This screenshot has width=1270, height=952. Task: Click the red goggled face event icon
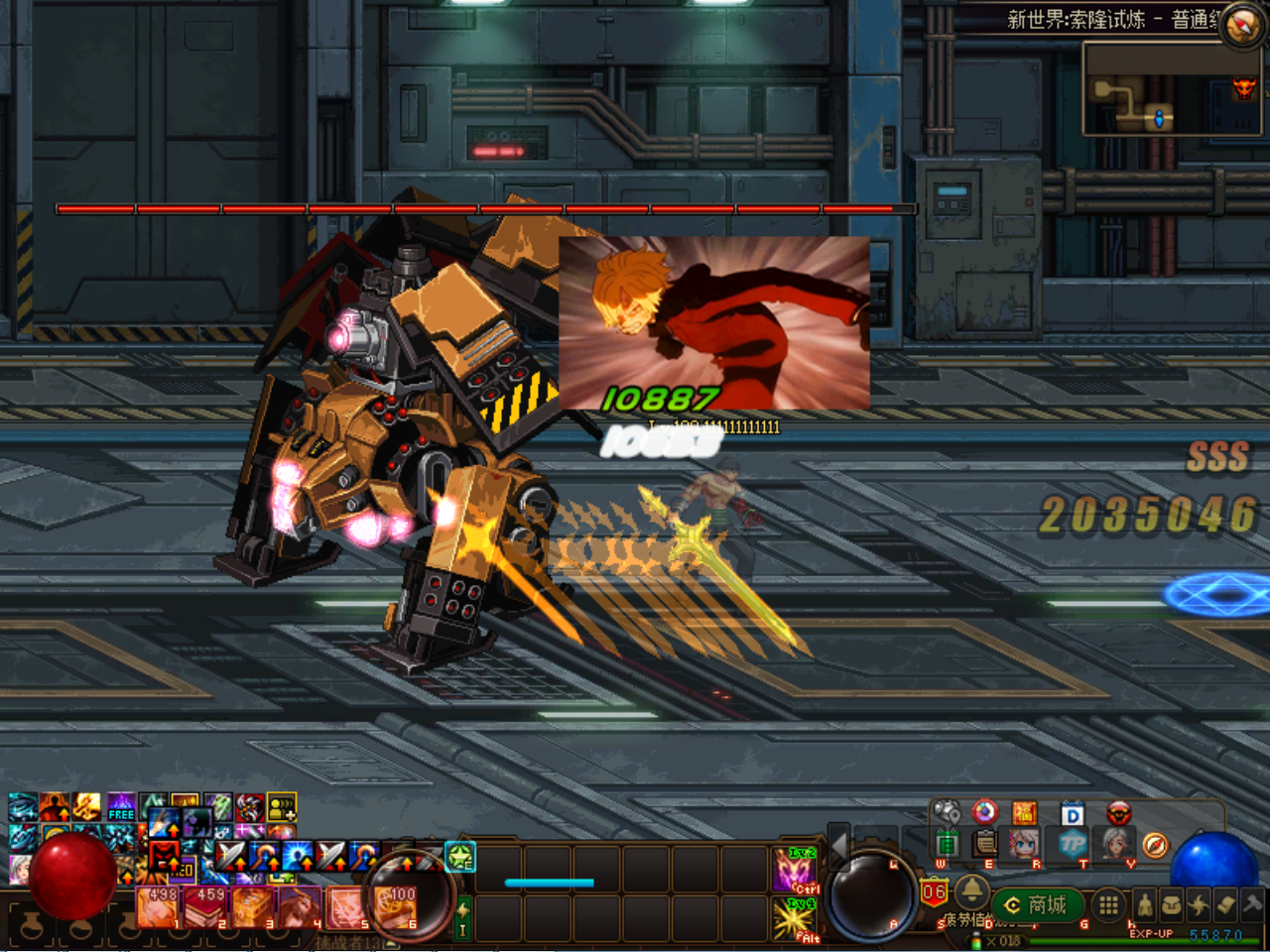tap(1120, 812)
